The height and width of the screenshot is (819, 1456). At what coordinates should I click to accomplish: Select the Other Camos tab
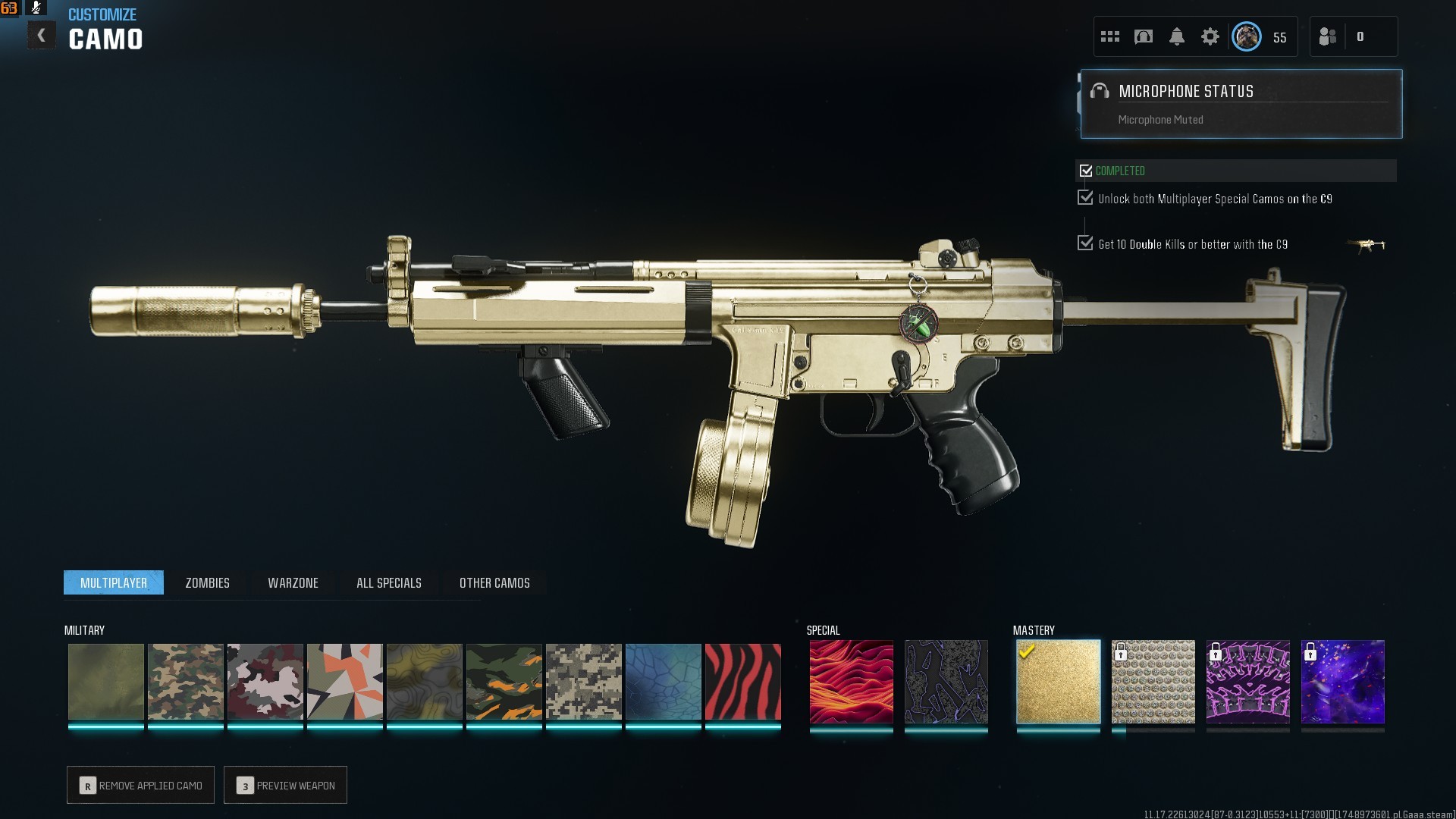494,582
